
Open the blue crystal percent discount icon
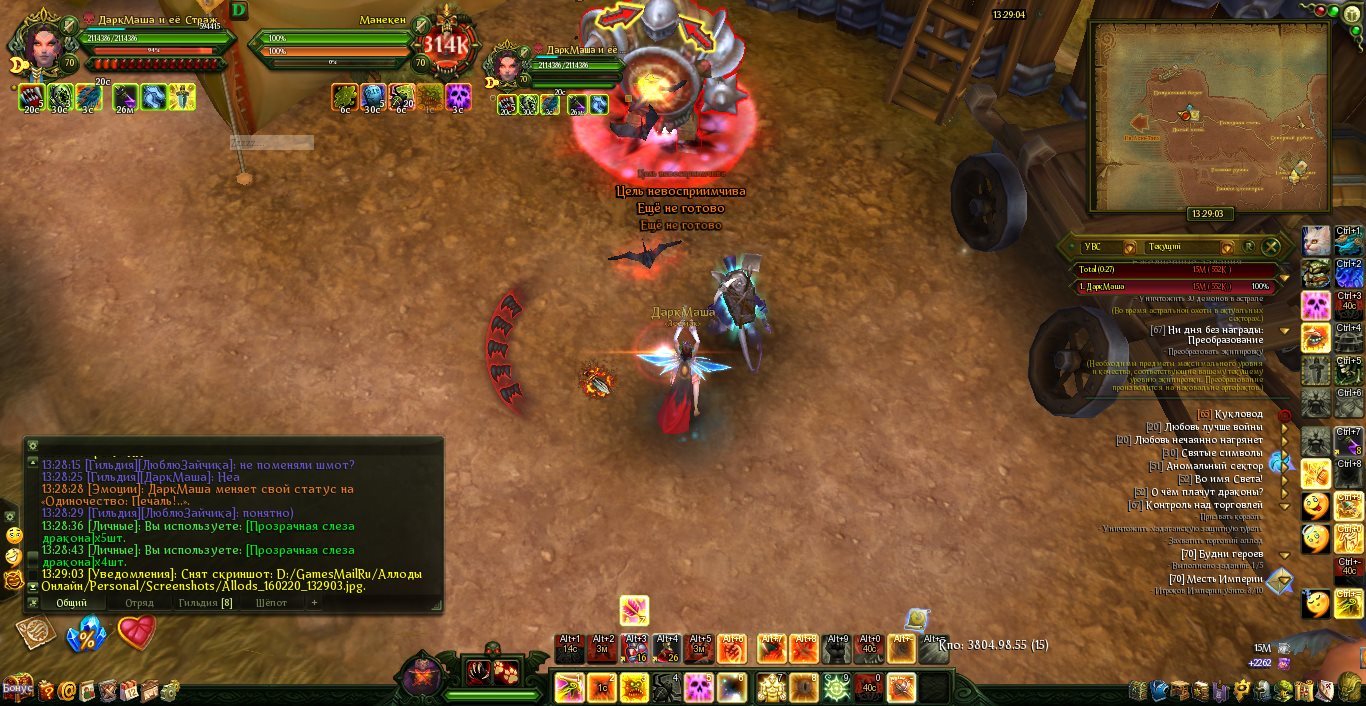[86, 635]
